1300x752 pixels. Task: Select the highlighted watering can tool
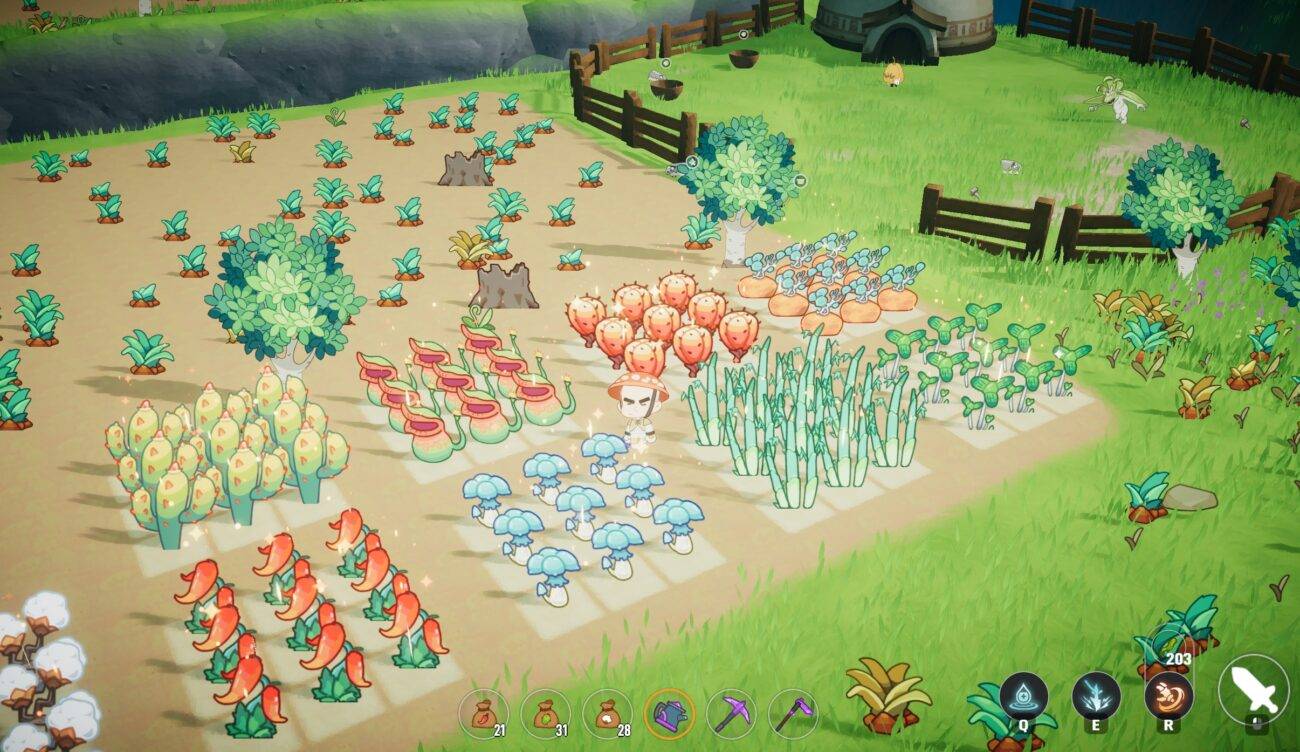point(668,710)
